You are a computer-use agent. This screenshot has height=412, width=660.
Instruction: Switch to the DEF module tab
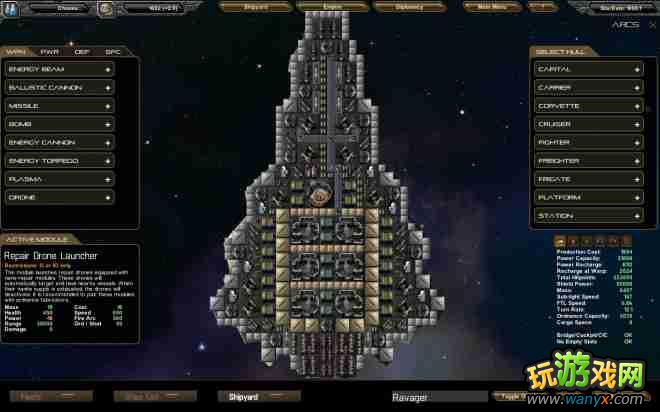tap(82, 51)
